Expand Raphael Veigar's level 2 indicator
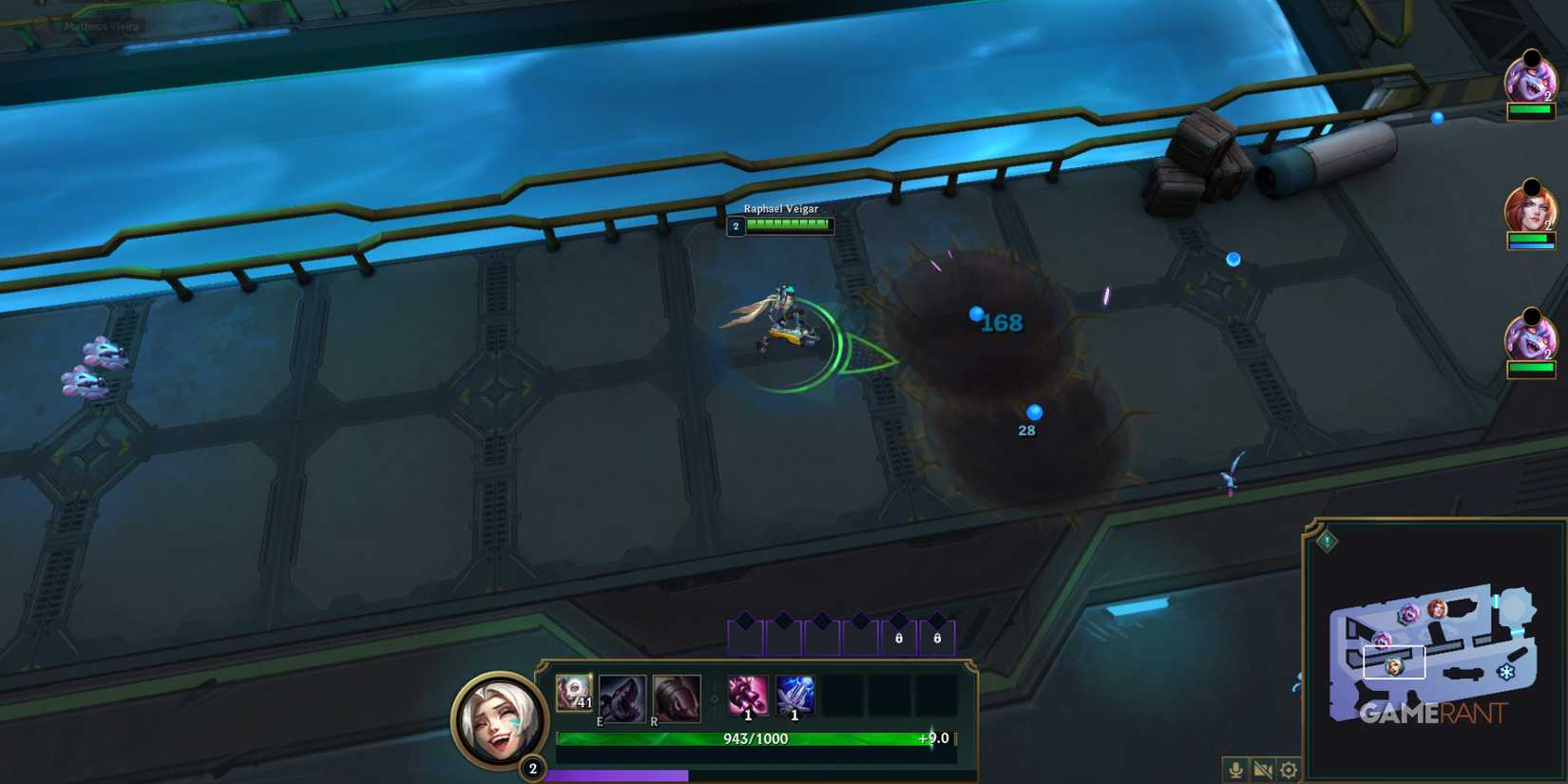This screenshot has width=1568, height=784. (x=735, y=226)
